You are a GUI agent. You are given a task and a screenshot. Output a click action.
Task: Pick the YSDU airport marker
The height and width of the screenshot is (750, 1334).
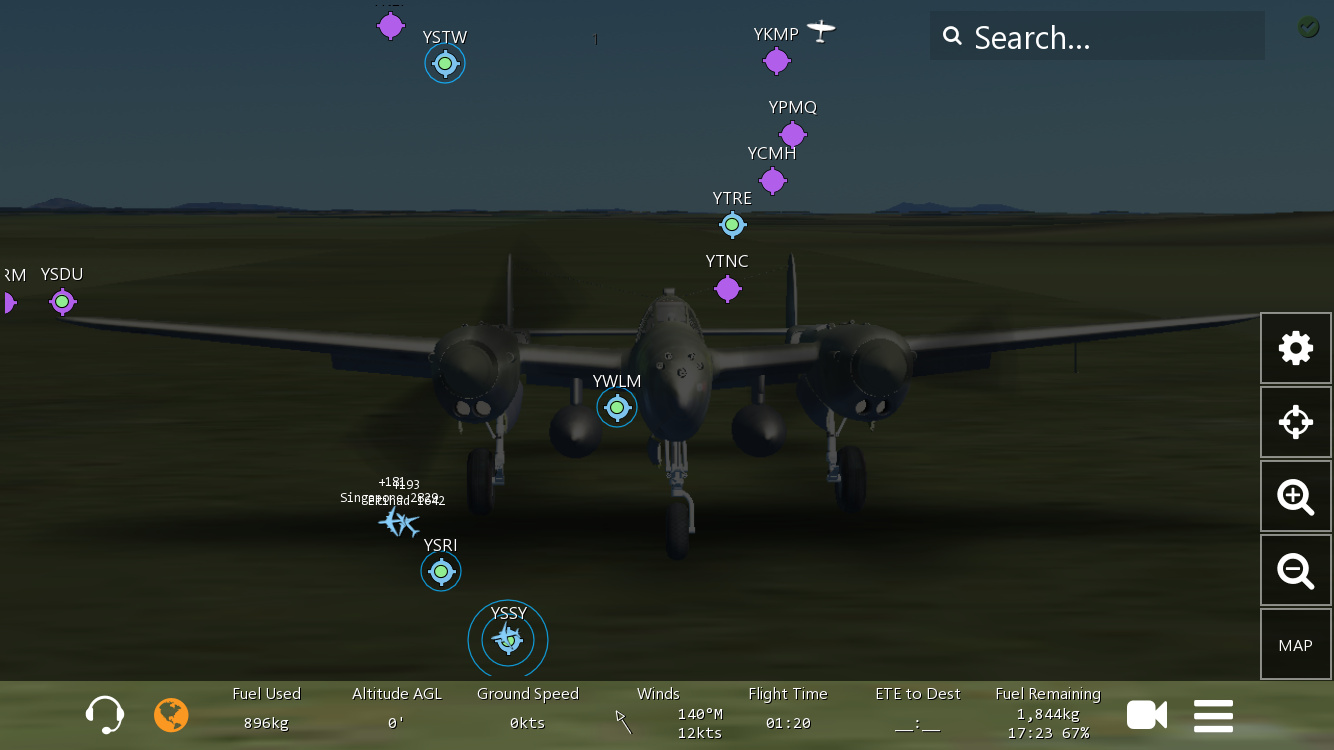62,301
